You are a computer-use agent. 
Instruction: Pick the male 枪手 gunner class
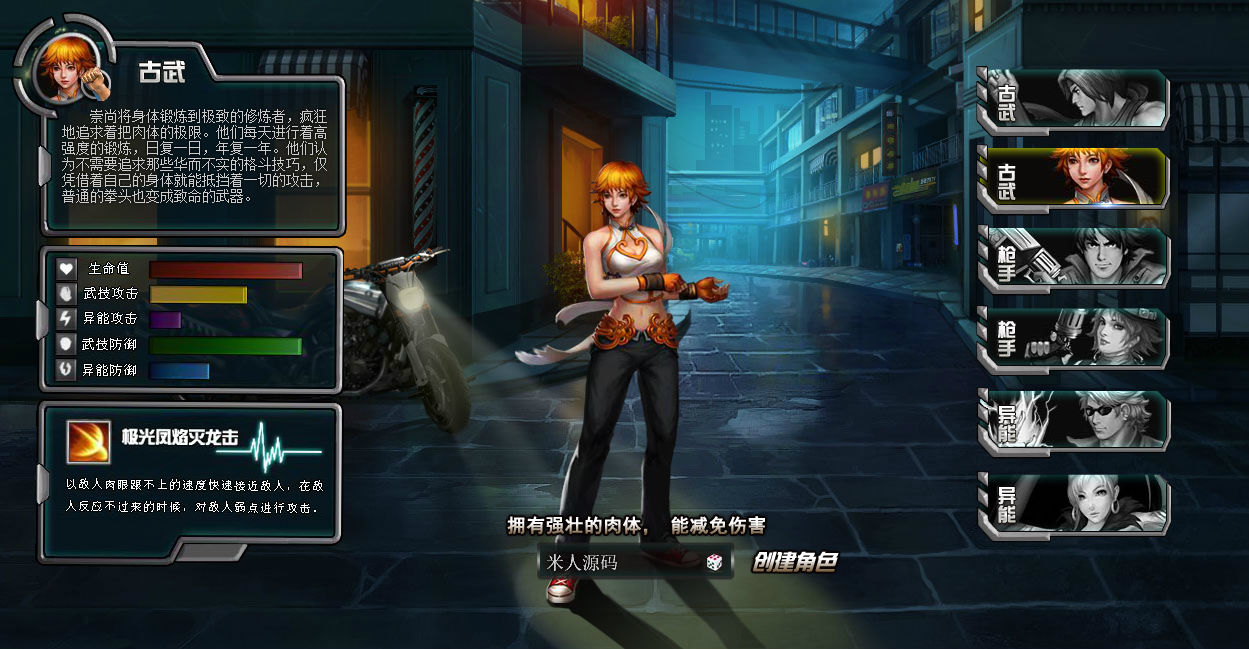point(1073,258)
